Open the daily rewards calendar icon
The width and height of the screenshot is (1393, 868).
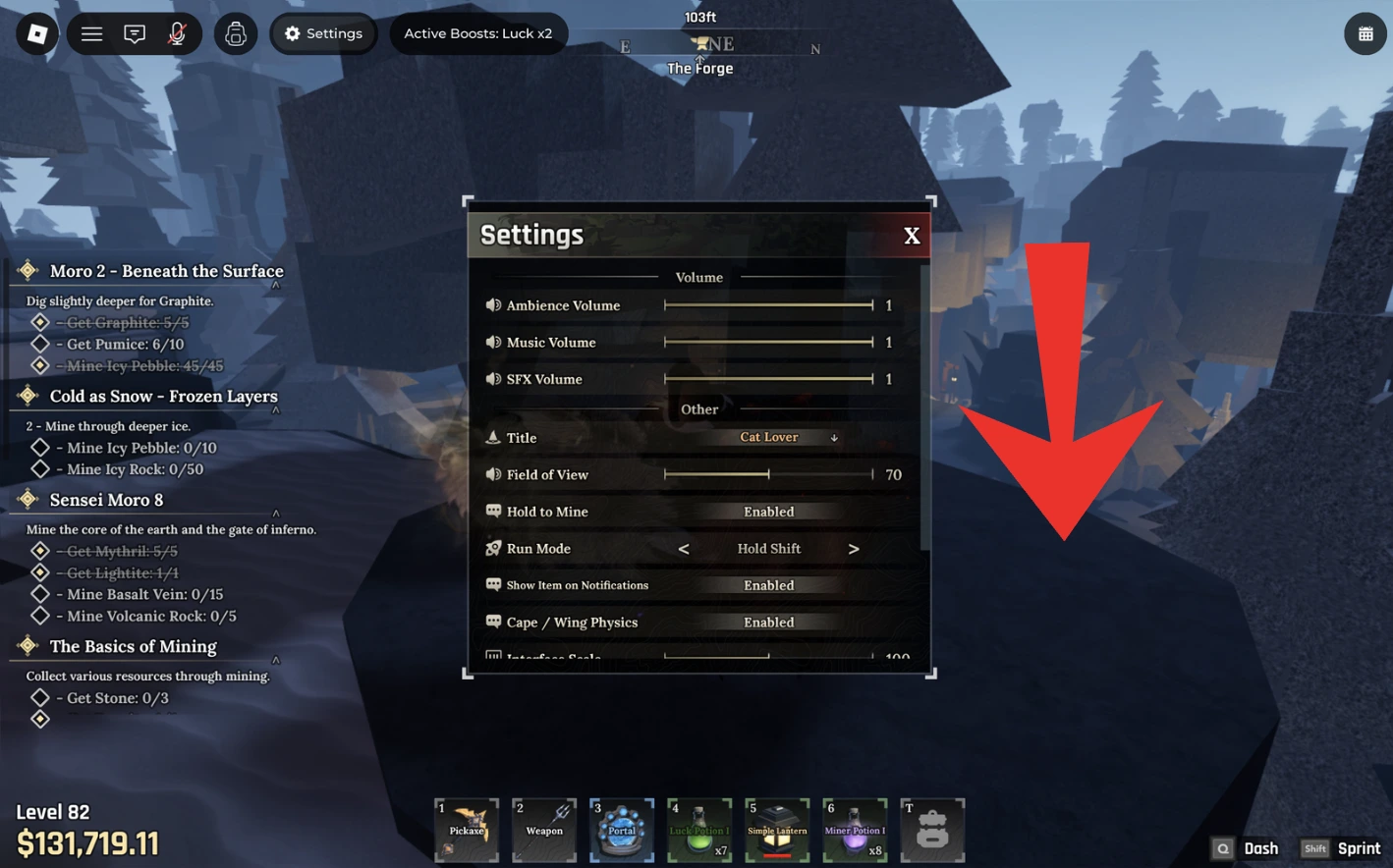tap(1365, 32)
